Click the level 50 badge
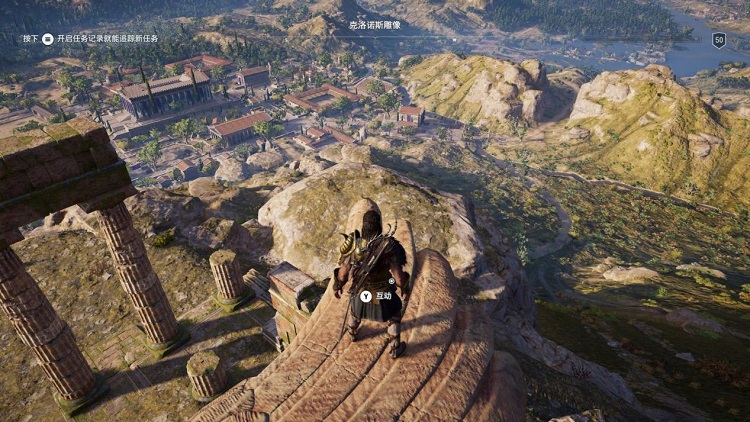This screenshot has width=750, height=422. coord(719,40)
